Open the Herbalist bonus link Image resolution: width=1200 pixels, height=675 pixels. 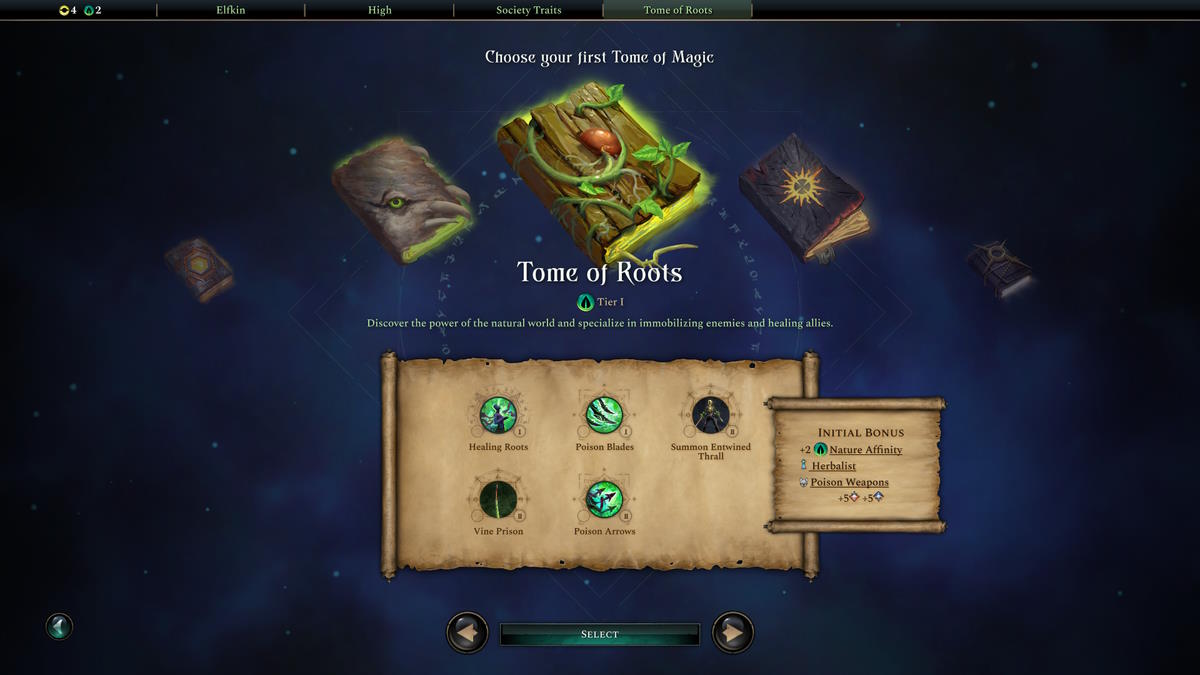coord(833,466)
